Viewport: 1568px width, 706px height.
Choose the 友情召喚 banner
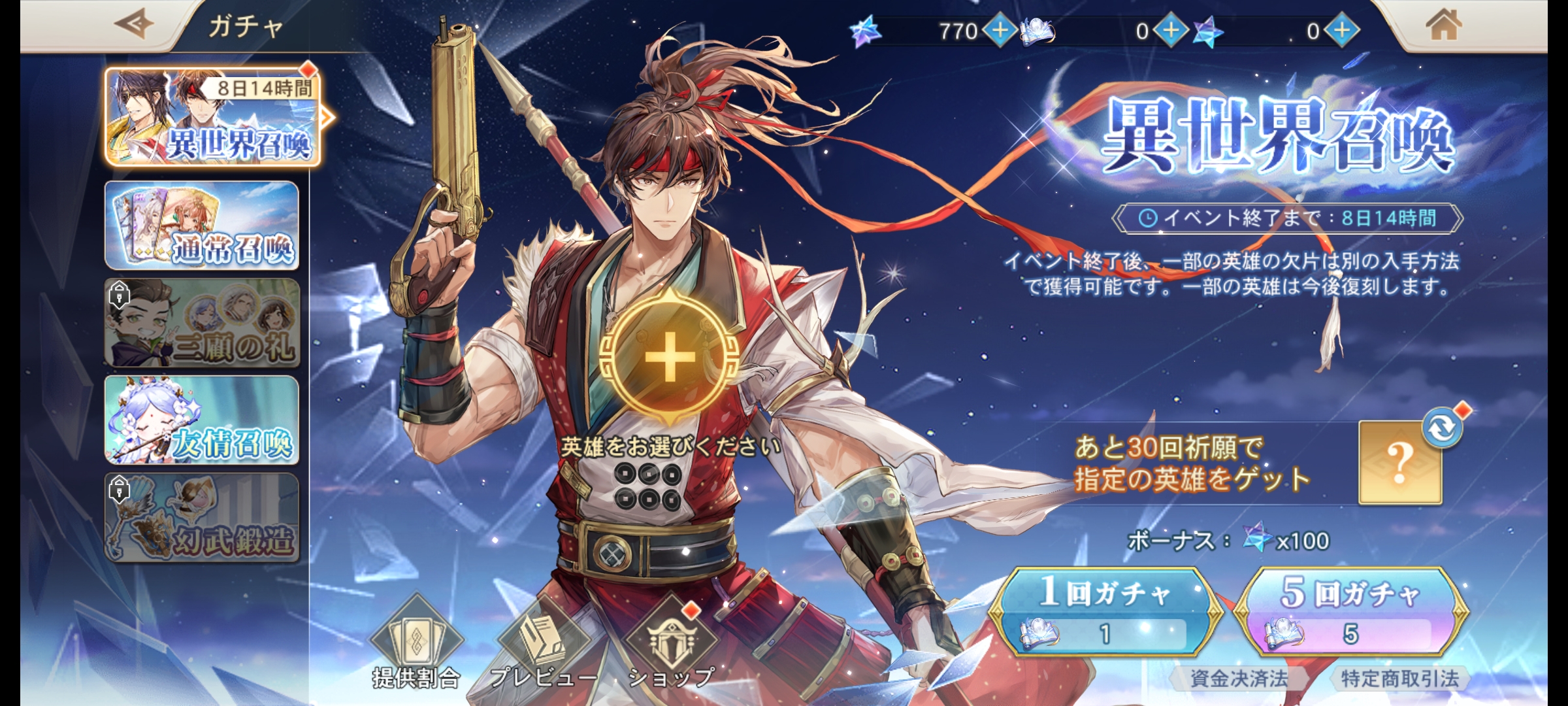coord(202,420)
